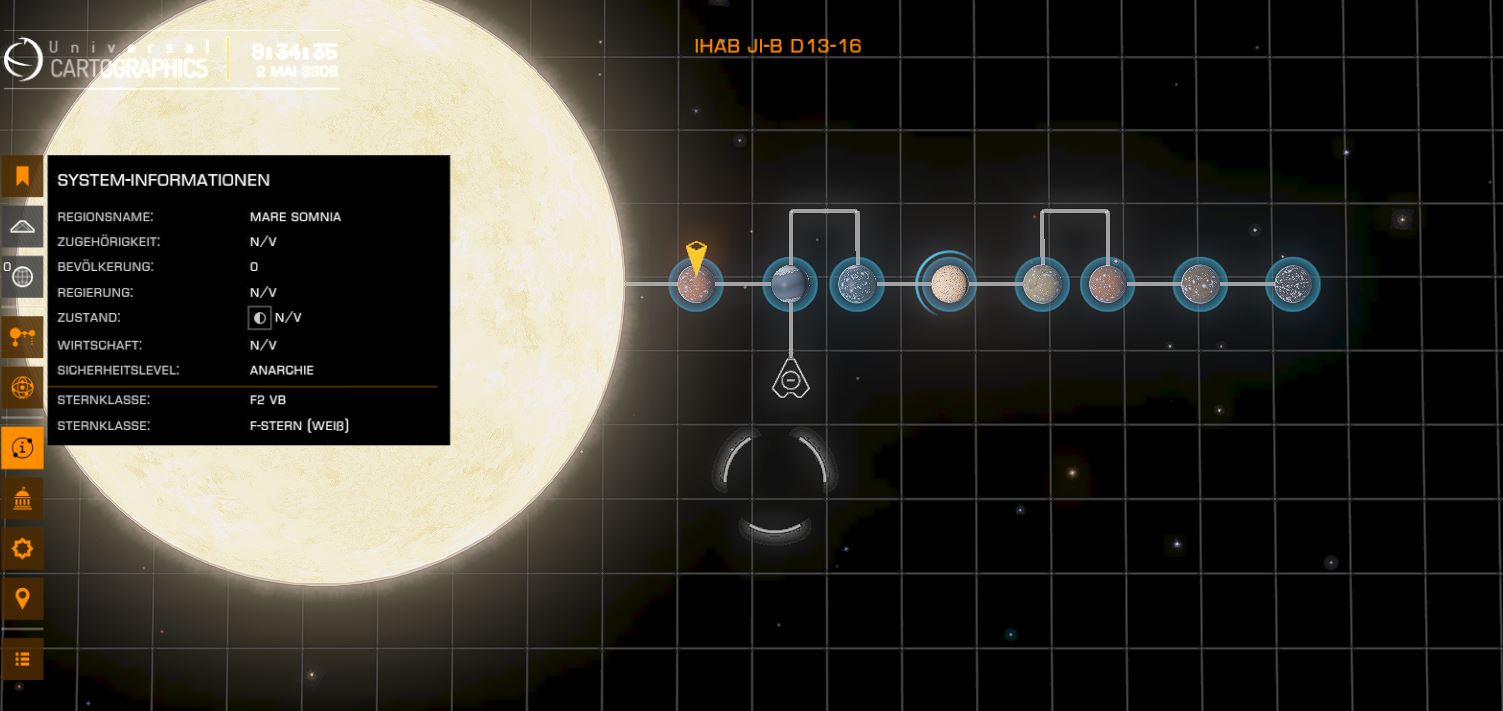Click the ship icon below the blue planet
The height and width of the screenshot is (711, 1503).
(790, 379)
